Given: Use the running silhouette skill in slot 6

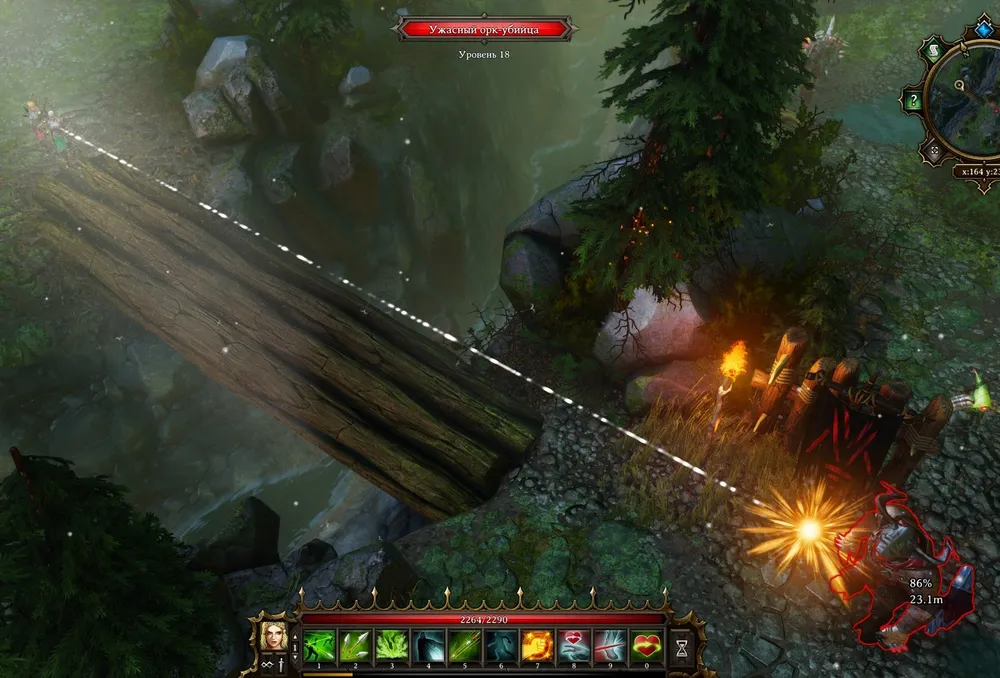Looking at the screenshot, I should 501,645.
